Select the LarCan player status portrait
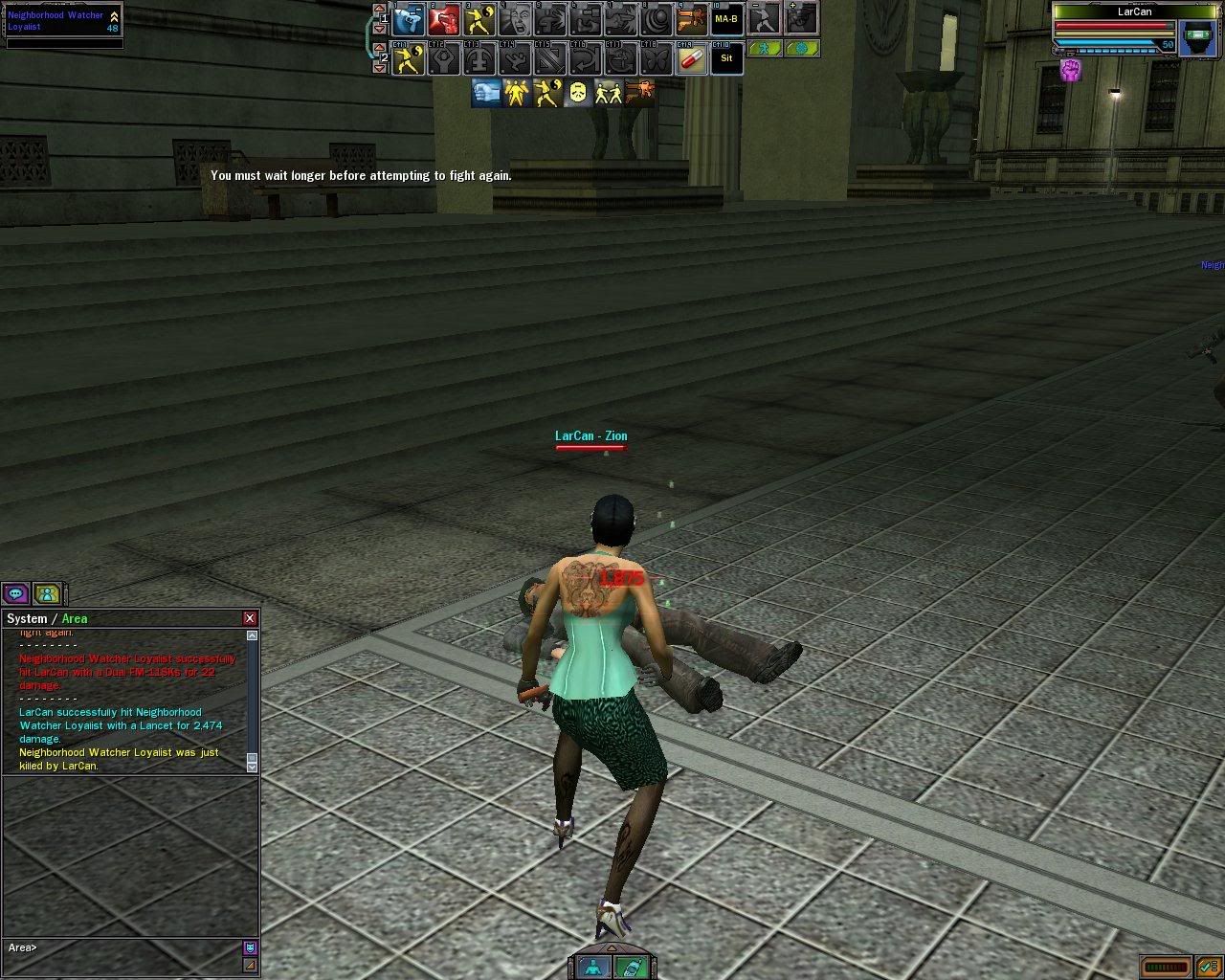1225x980 pixels. click(1197, 37)
